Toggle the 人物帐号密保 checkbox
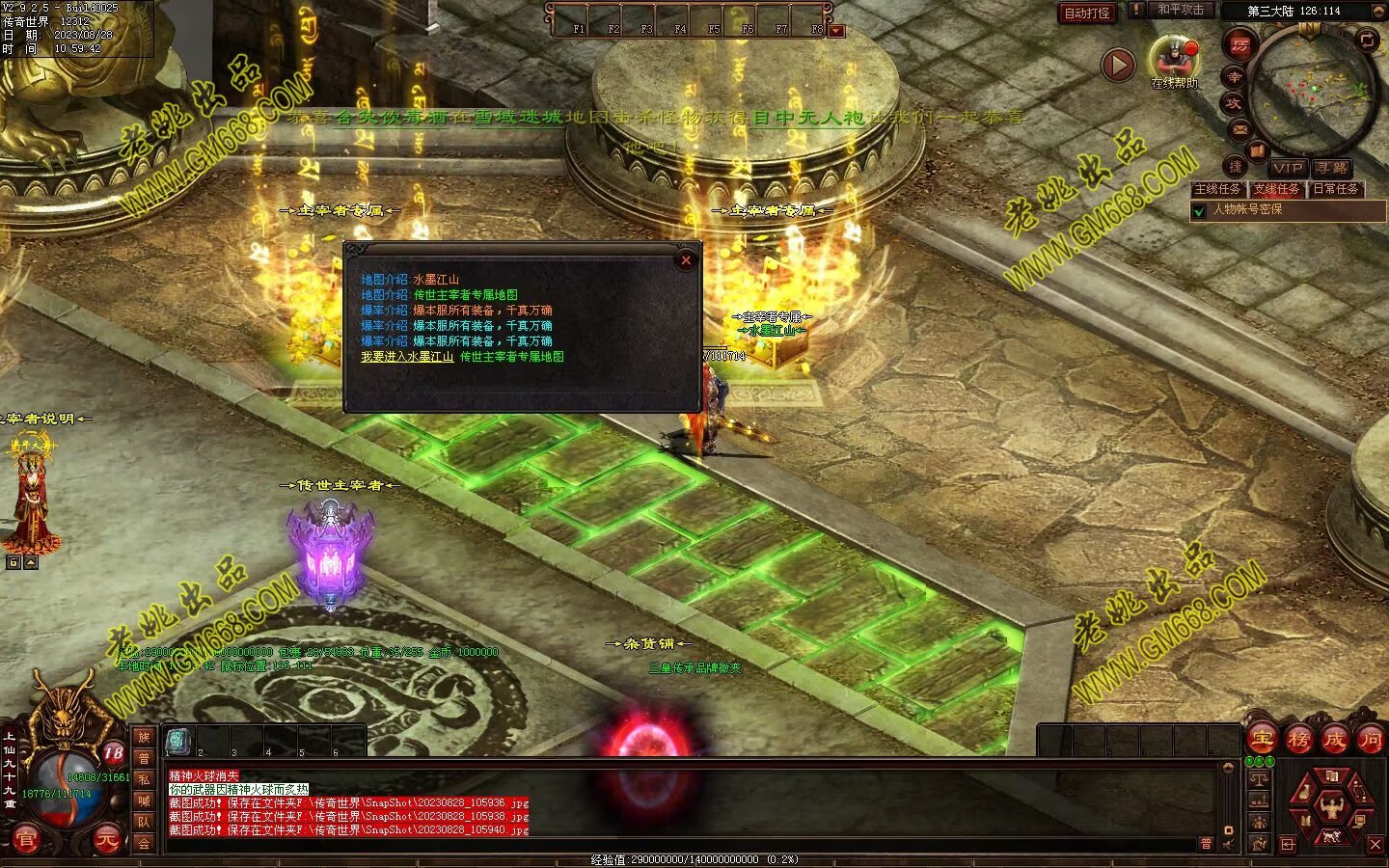The height and width of the screenshot is (868, 1389). click(1199, 210)
